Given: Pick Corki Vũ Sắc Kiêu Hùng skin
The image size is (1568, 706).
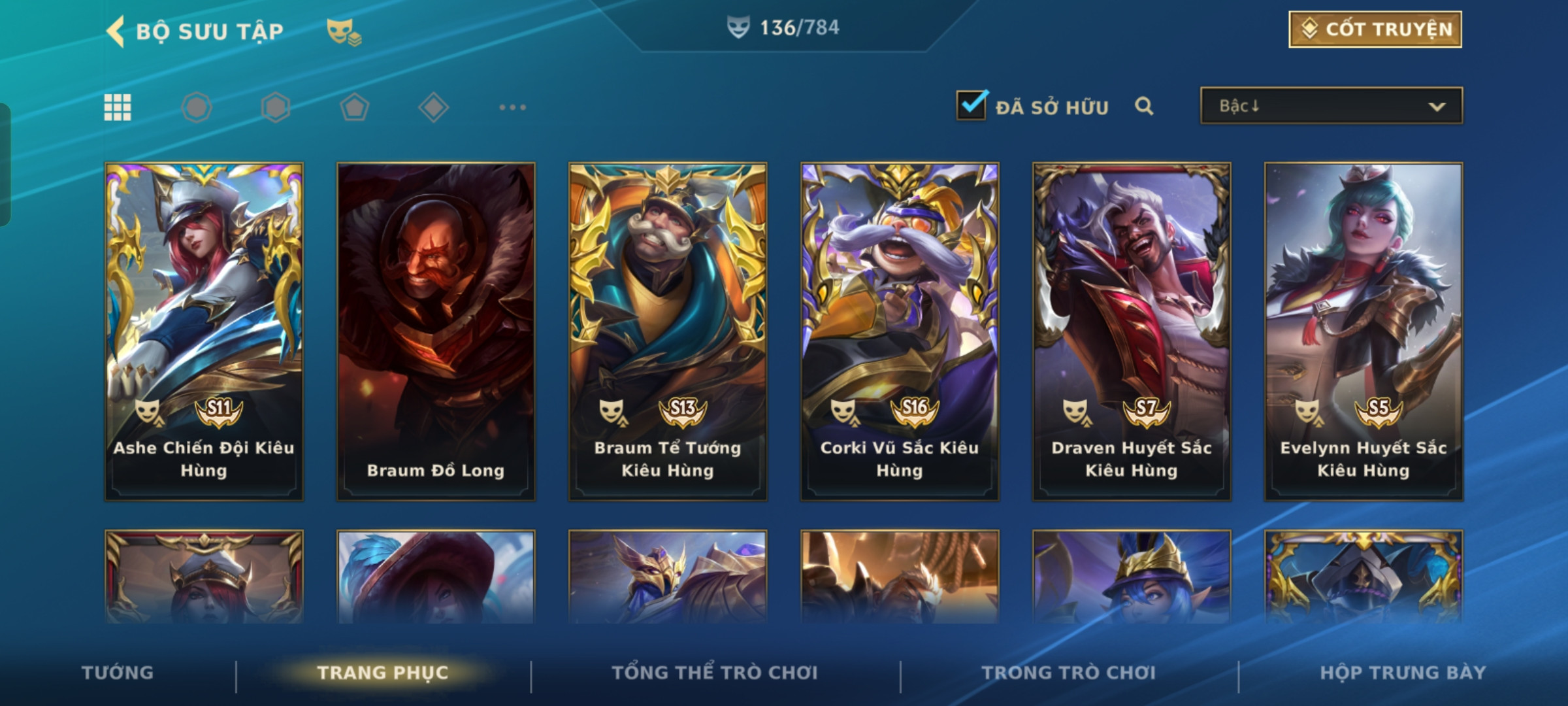Looking at the screenshot, I should [900, 331].
